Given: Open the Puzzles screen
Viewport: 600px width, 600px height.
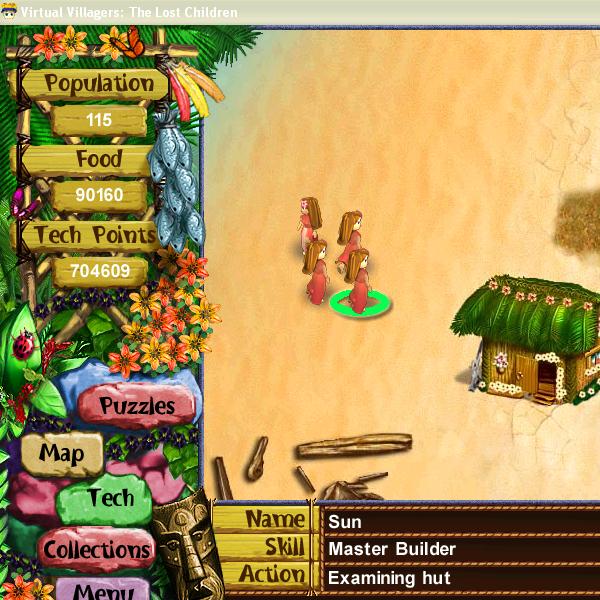Looking at the screenshot, I should pyautogui.click(x=137, y=406).
